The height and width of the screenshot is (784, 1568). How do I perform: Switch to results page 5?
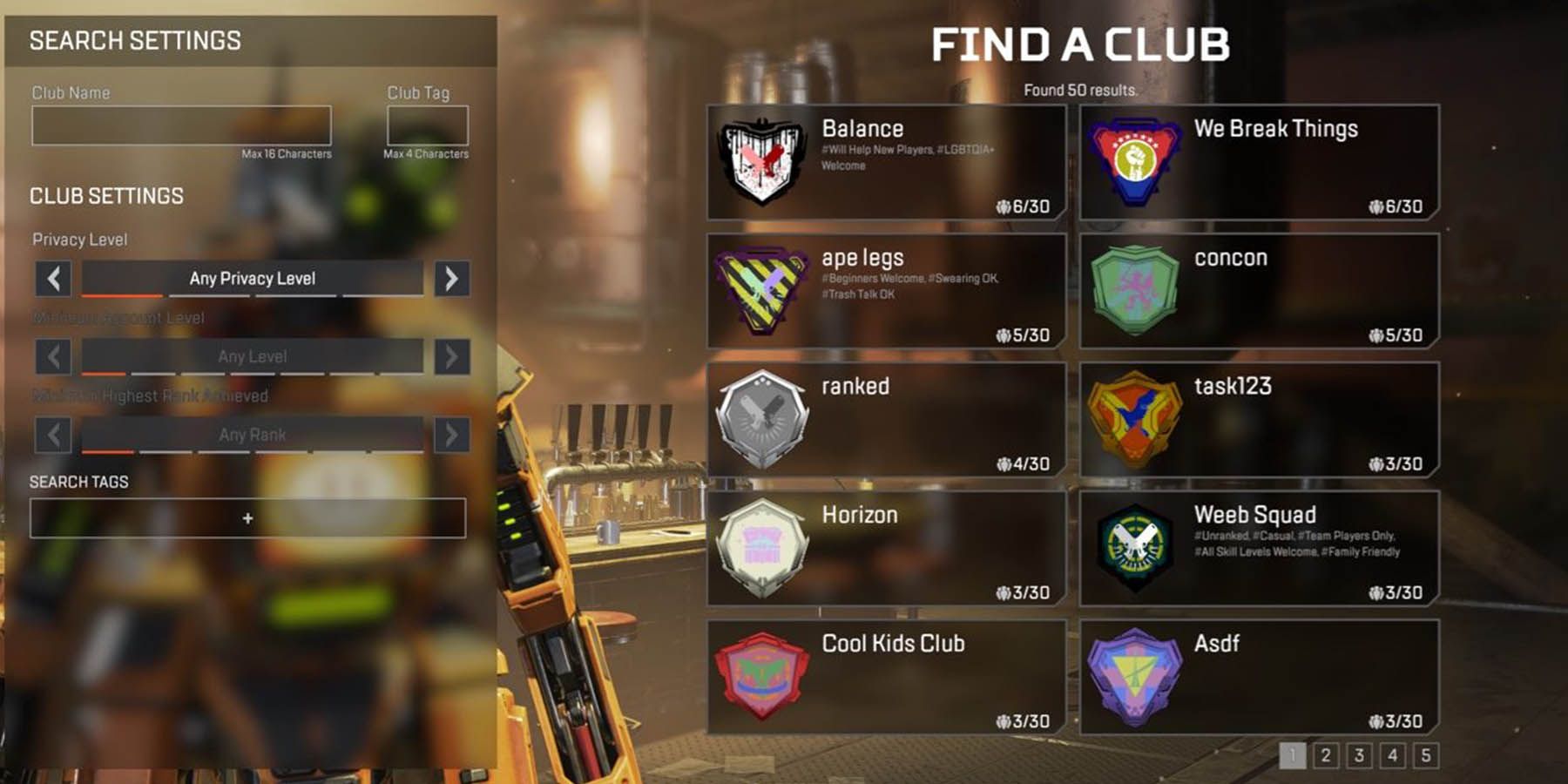pos(1426,755)
